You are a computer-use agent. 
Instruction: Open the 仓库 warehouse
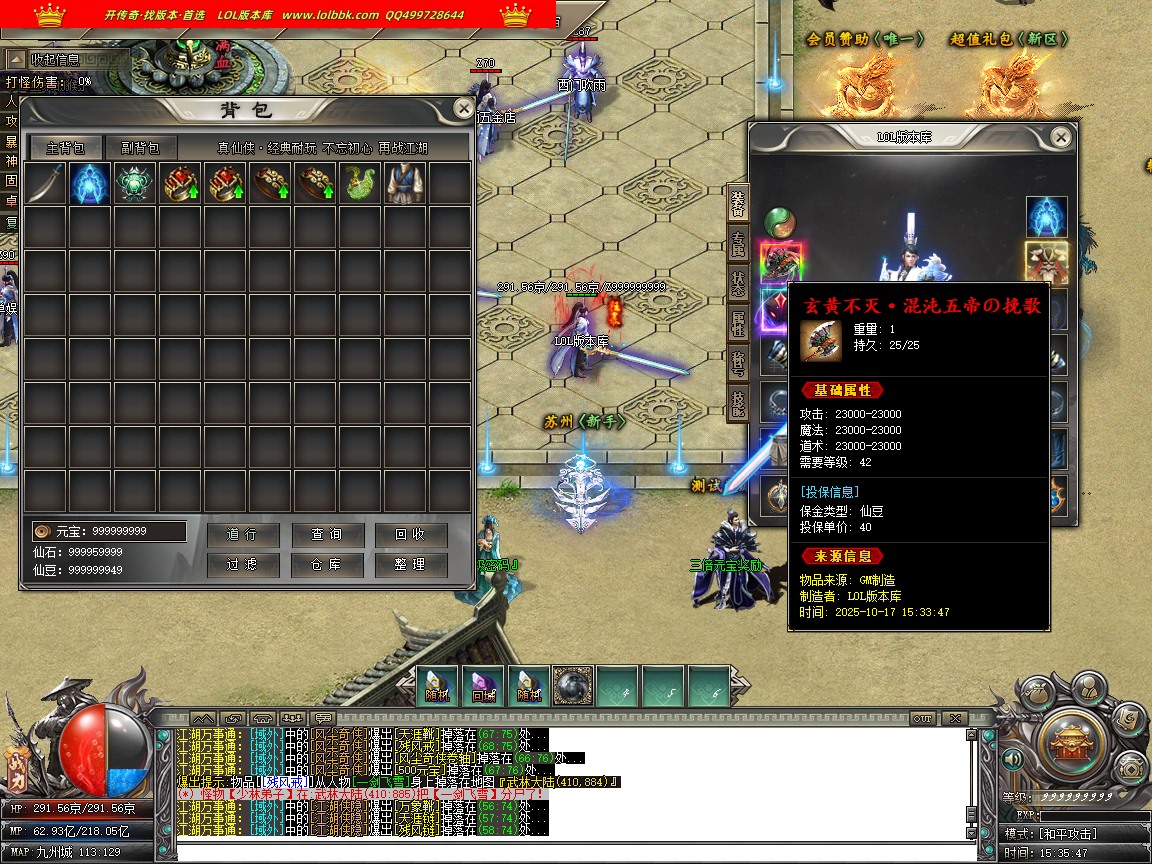click(327, 565)
